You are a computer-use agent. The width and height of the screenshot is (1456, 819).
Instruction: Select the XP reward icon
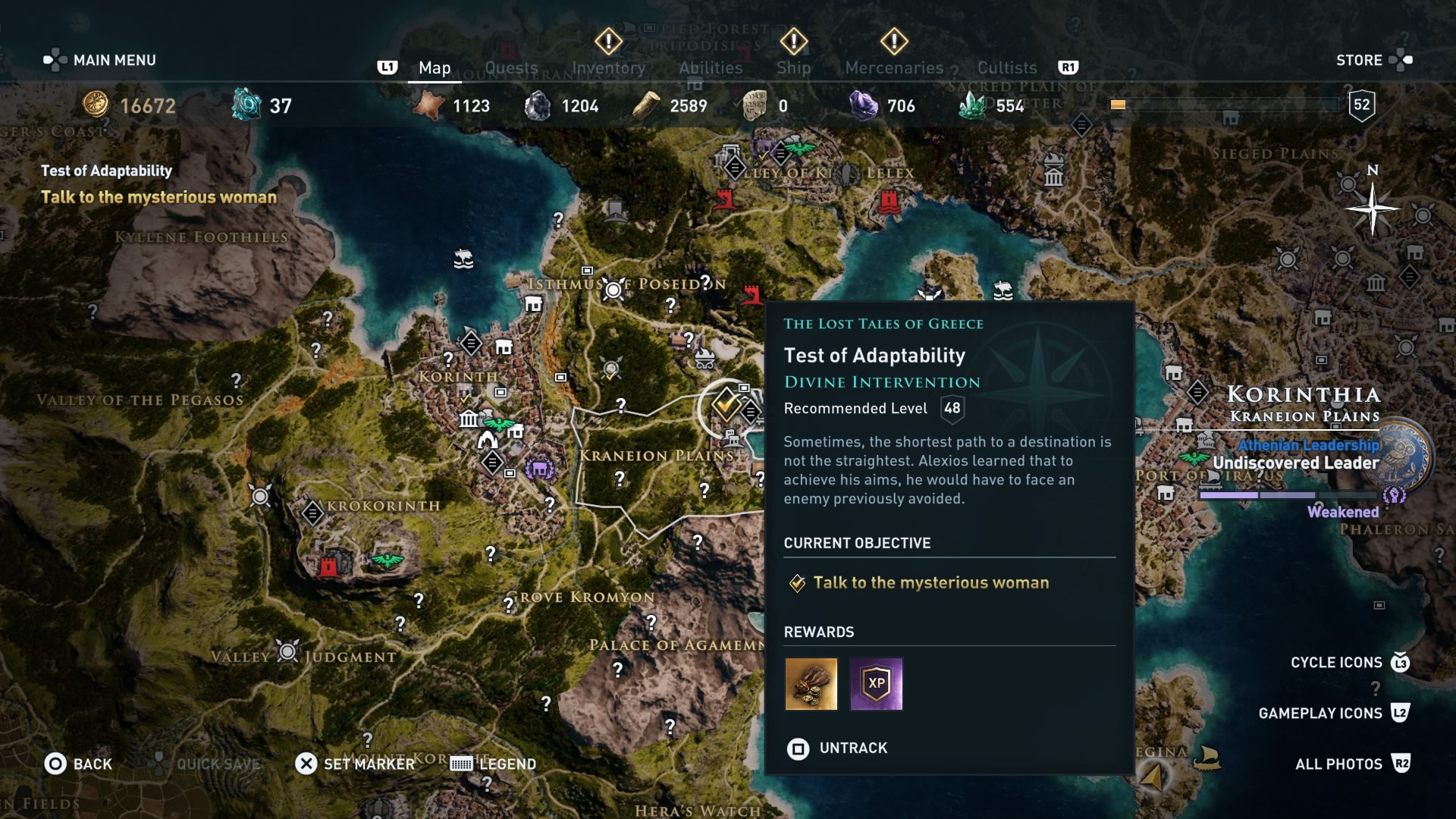pos(876,684)
